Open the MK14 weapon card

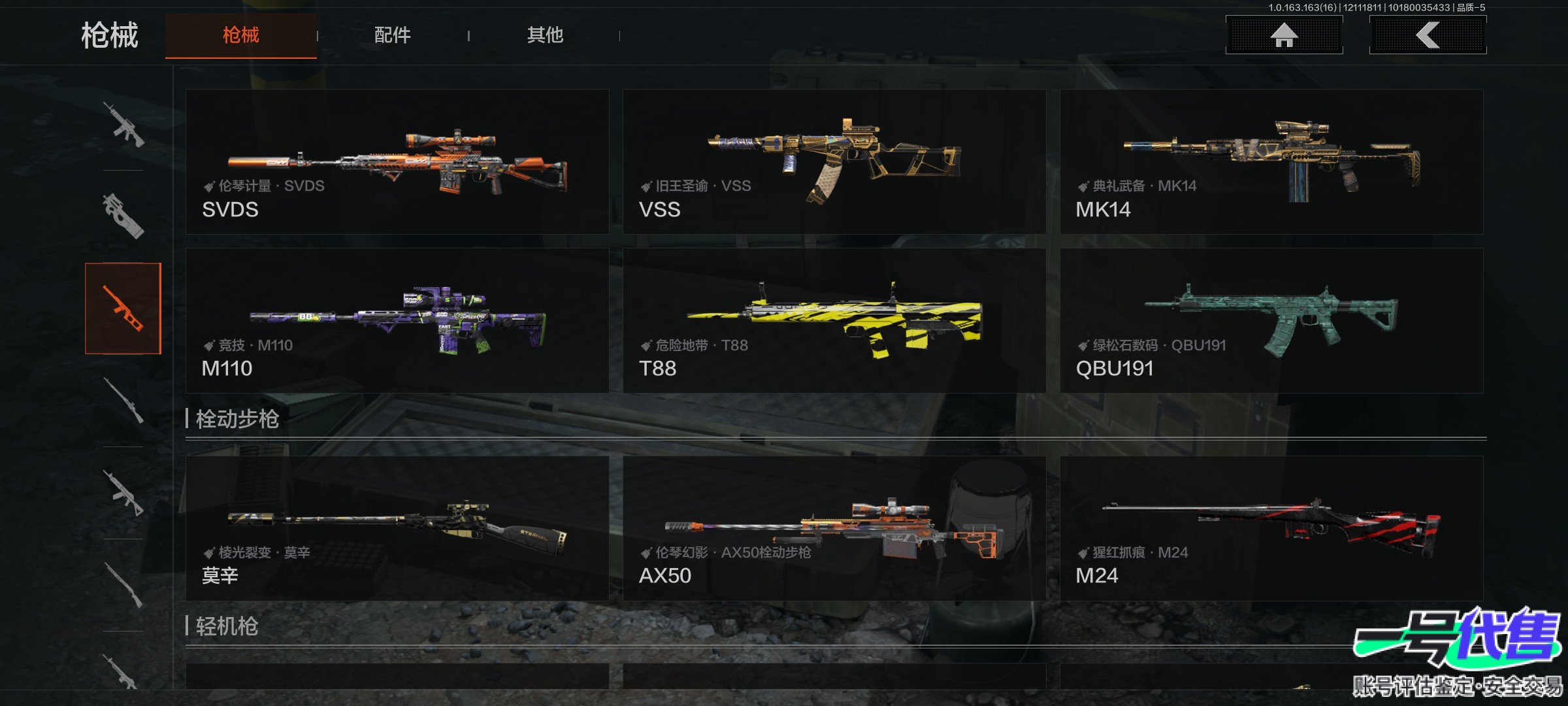point(1271,161)
